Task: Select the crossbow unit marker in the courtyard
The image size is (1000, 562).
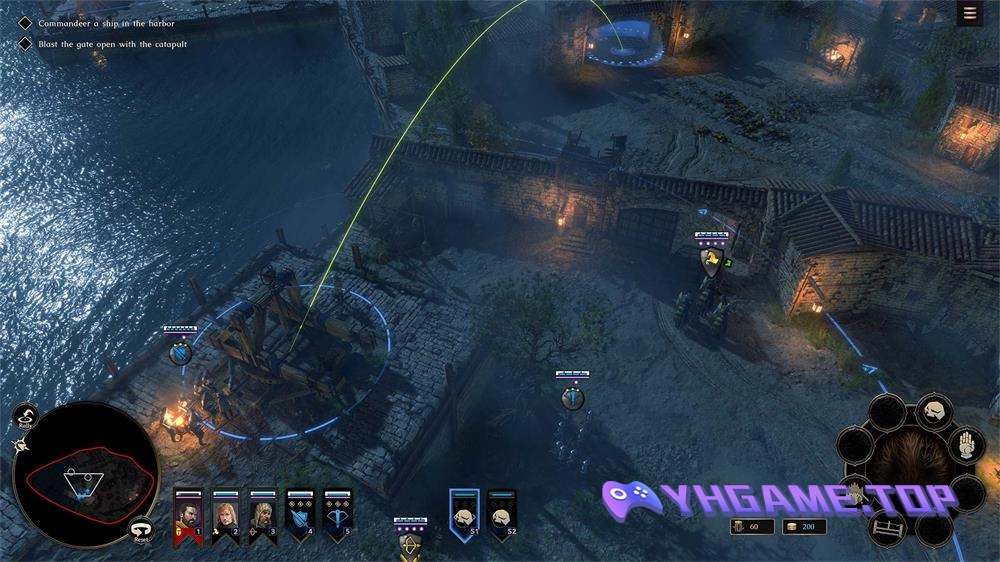Action: click(572, 397)
